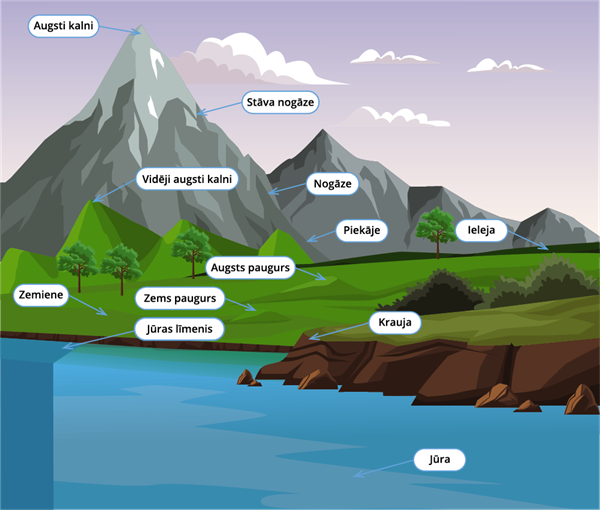The height and width of the screenshot is (510, 600).
Task: Choose the Zemiene label
Action: [42, 296]
